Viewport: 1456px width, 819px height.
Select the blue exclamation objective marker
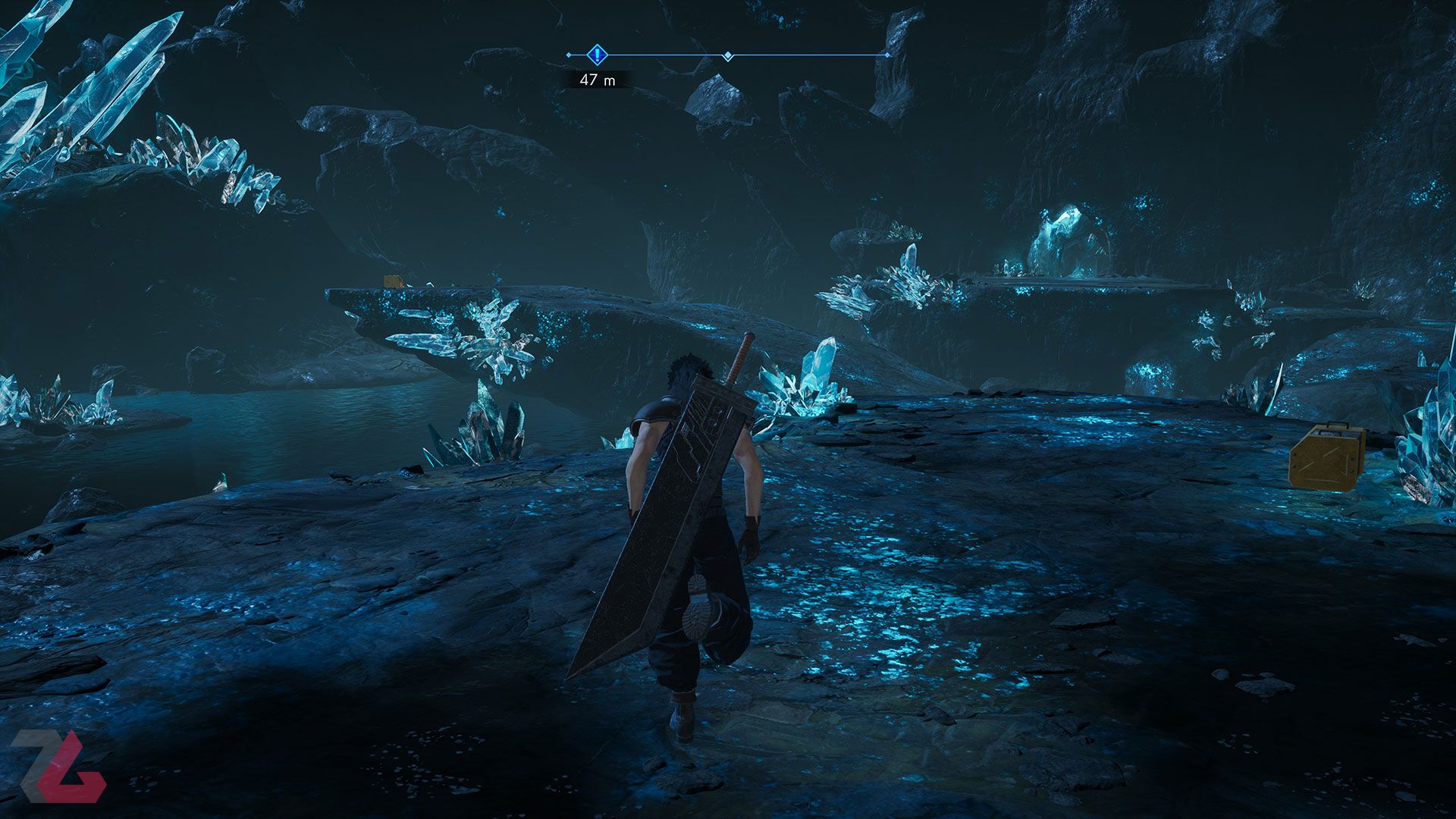click(598, 55)
